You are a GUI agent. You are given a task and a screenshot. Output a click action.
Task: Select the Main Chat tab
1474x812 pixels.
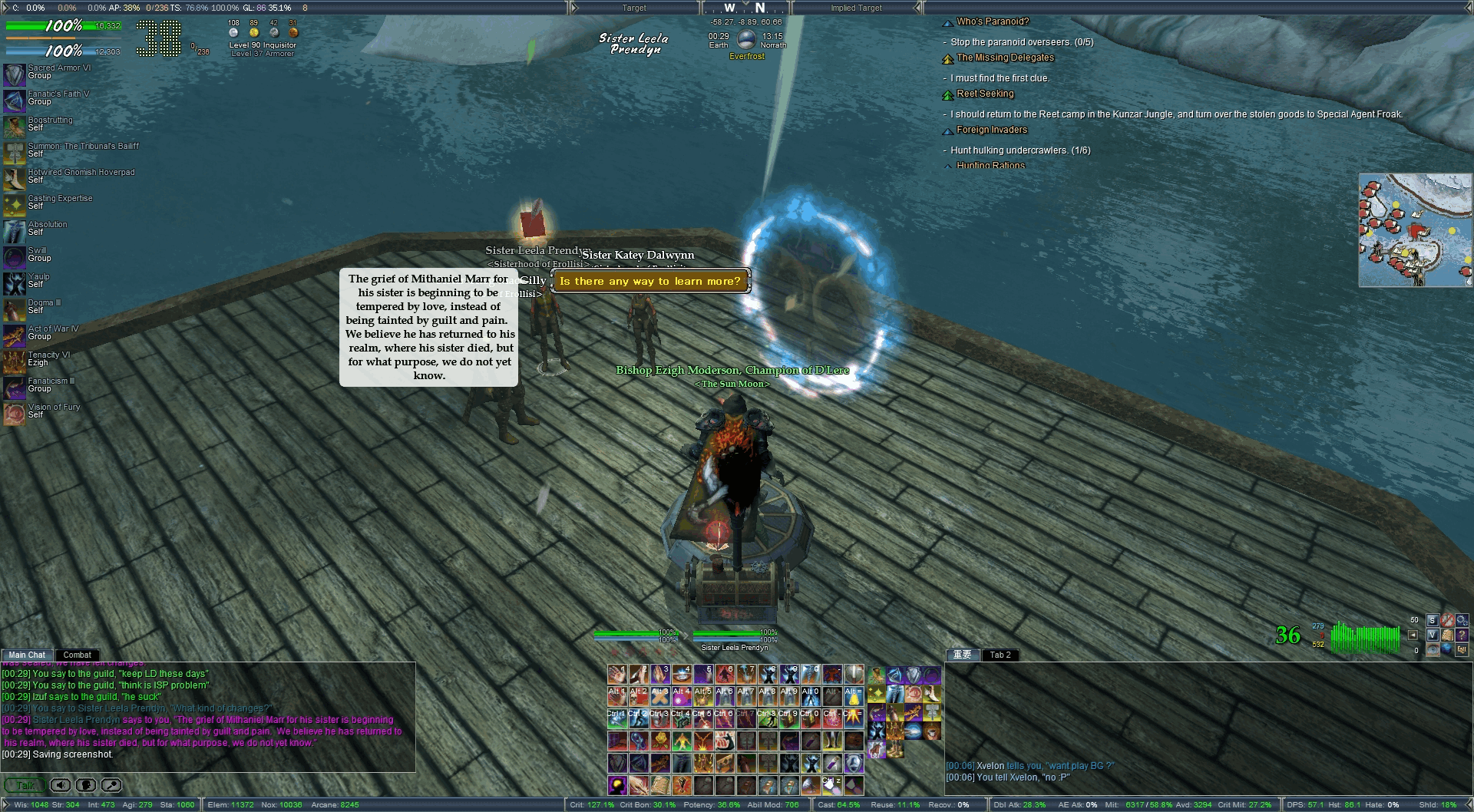pos(27,655)
